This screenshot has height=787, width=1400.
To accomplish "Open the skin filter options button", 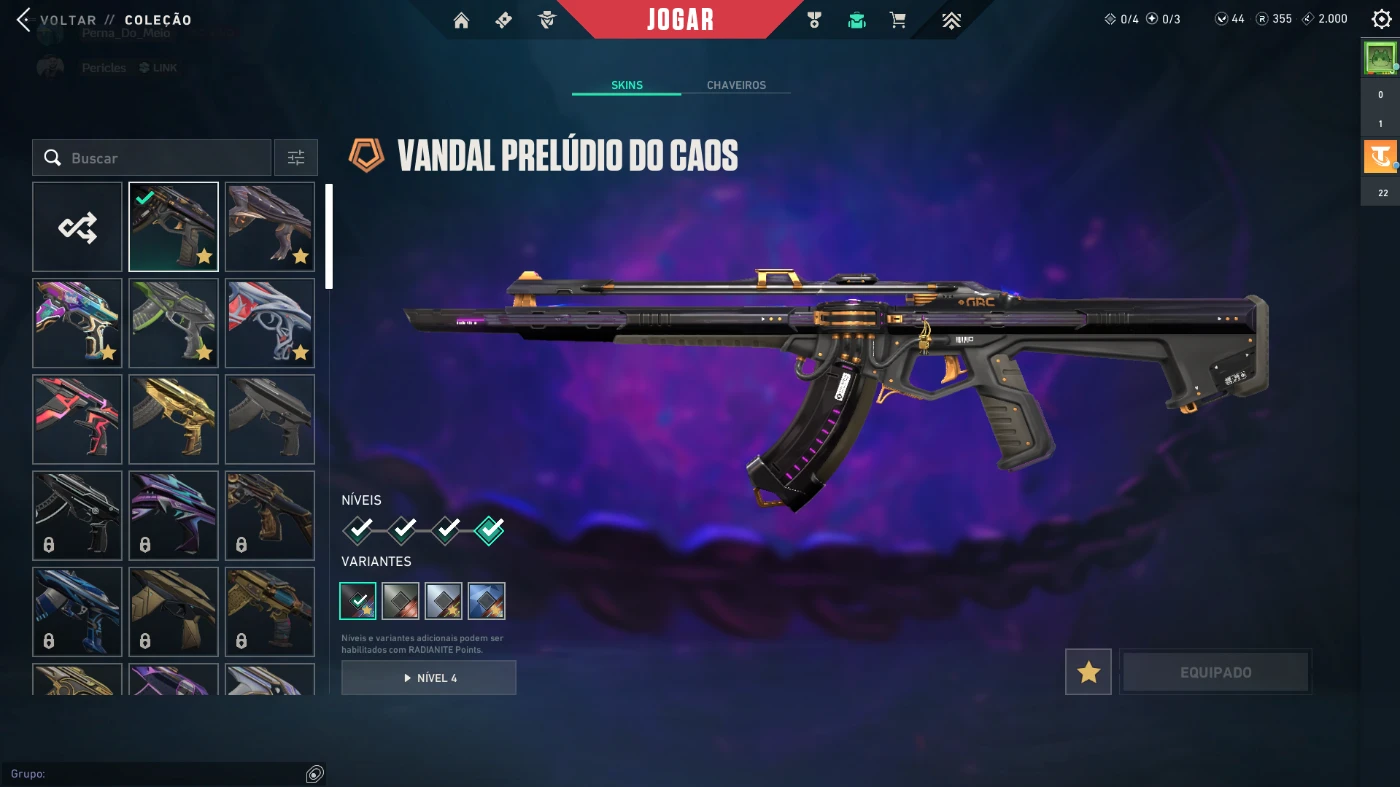I will pyautogui.click(x=296, y=158).
